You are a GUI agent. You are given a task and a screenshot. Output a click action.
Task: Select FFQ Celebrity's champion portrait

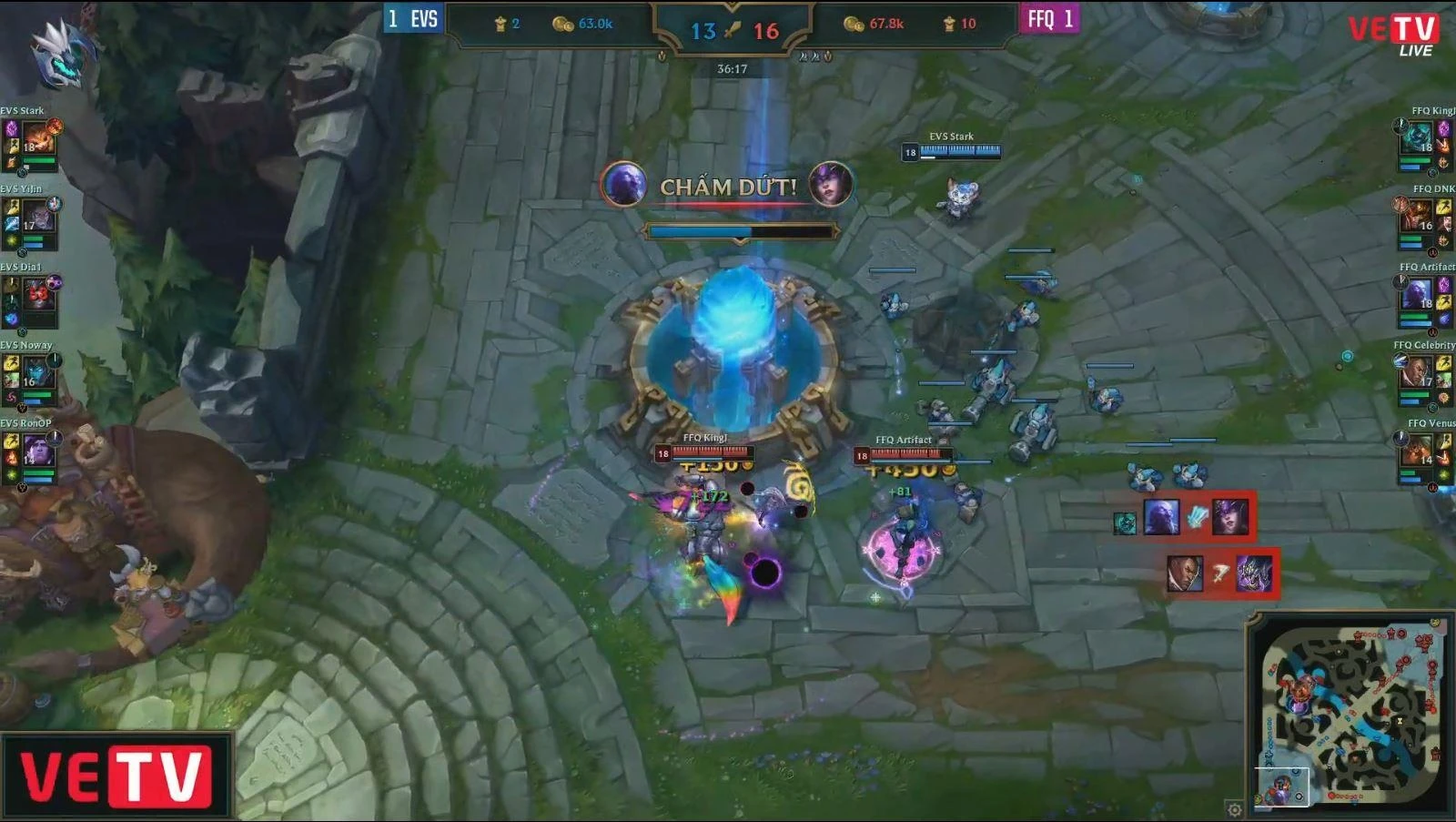pos(1417,373)
